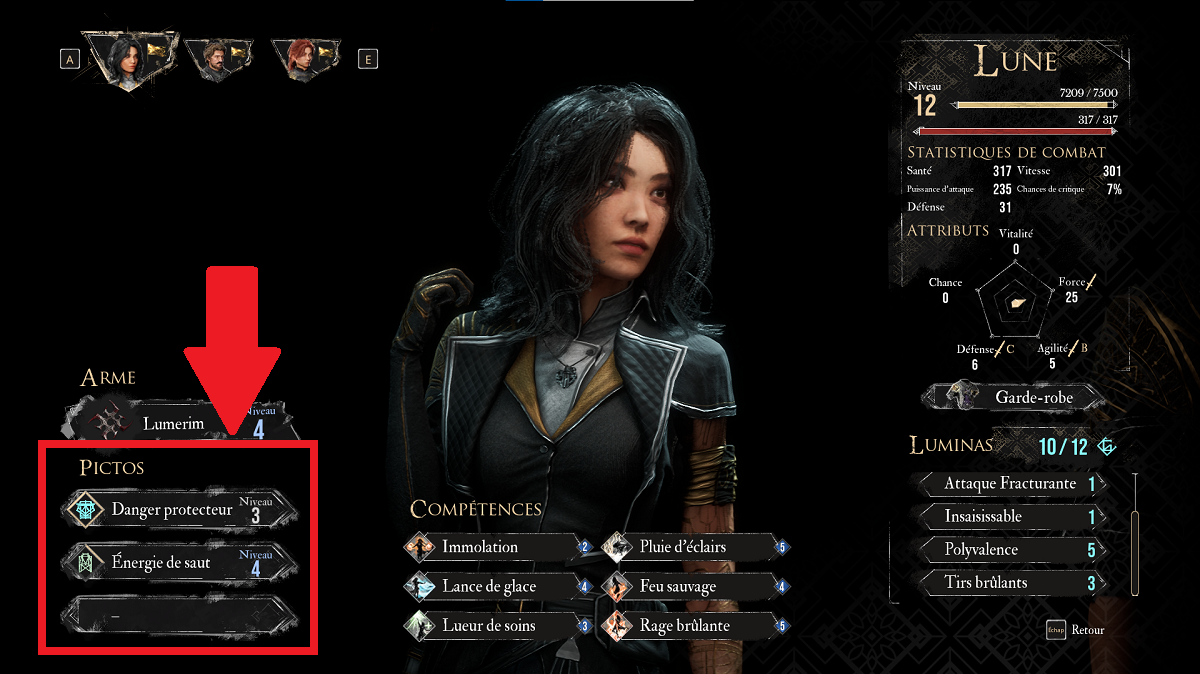Open the Lumerim weapon slot
The image size is (1200, 674).
(x=180, y=422)
